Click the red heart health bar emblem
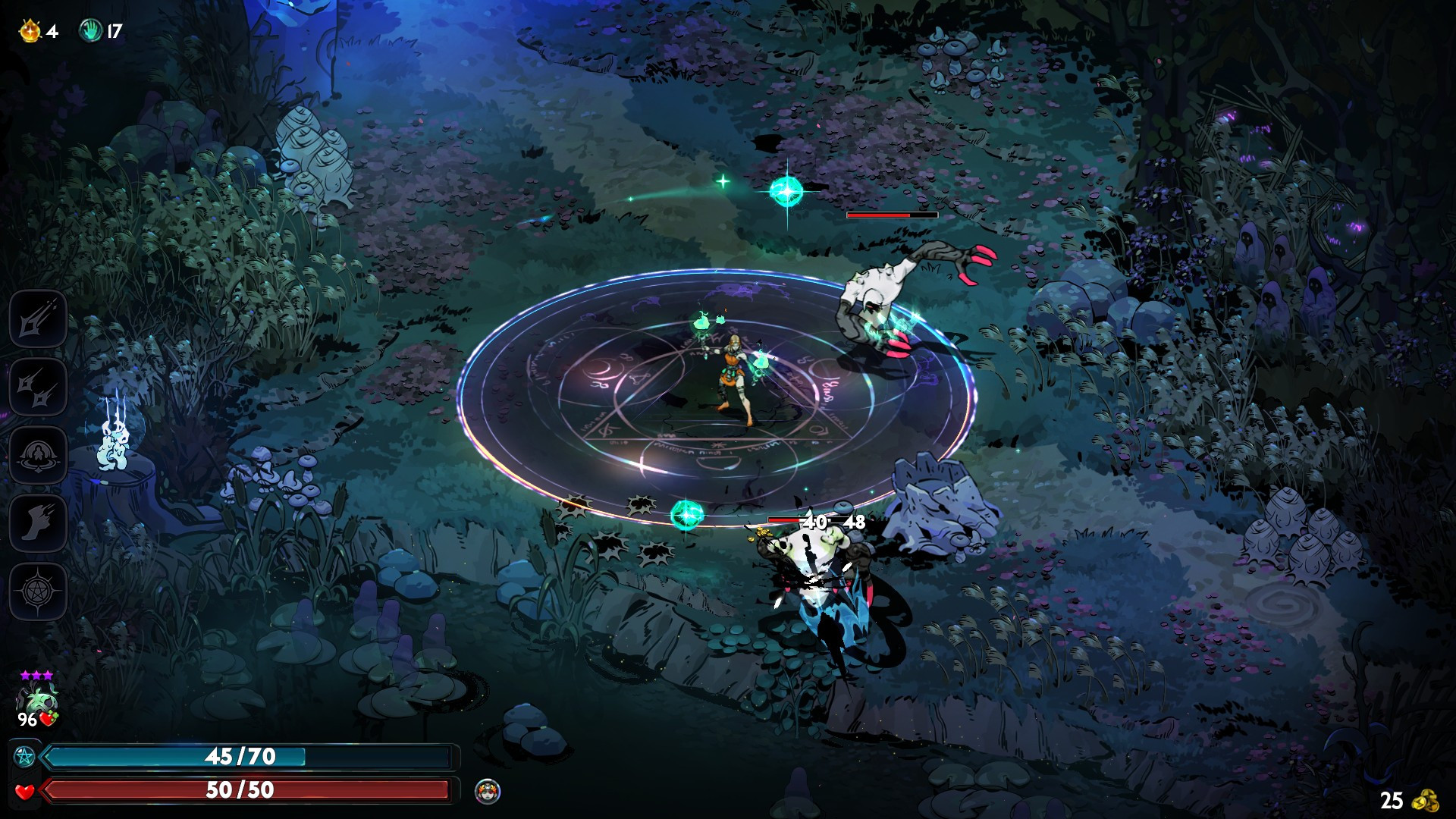The width and height of the screenshot is (1456, 819). click(25, 791)
